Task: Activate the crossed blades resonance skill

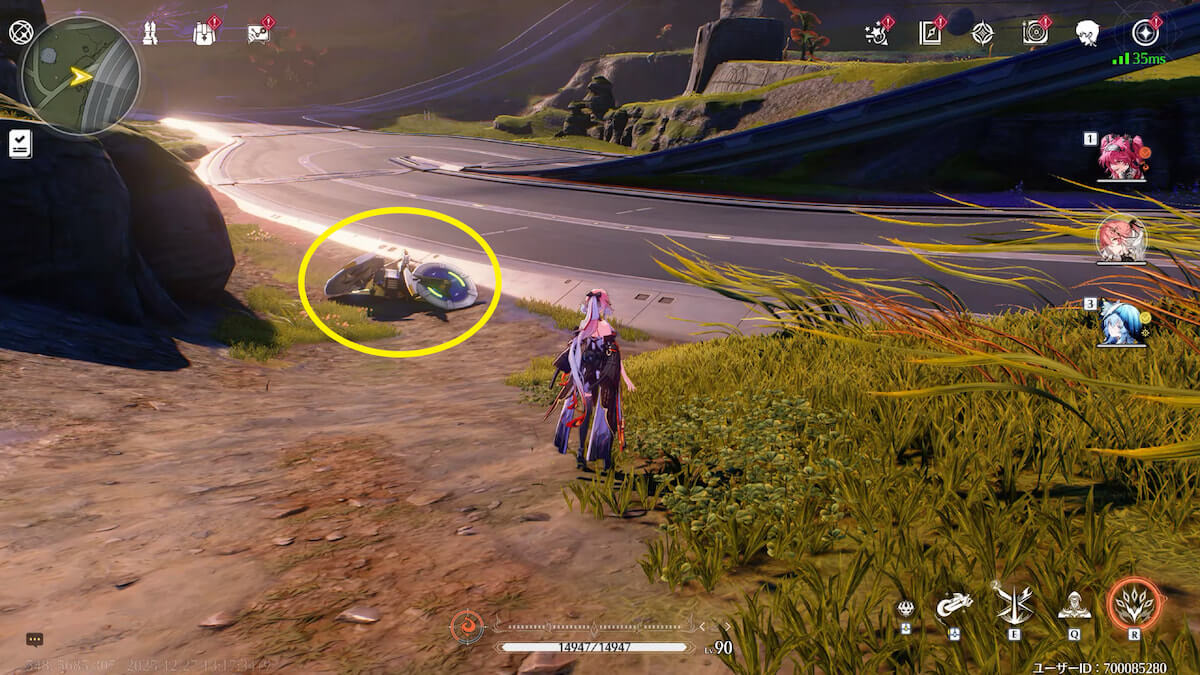Action: tap(1013, 604)
